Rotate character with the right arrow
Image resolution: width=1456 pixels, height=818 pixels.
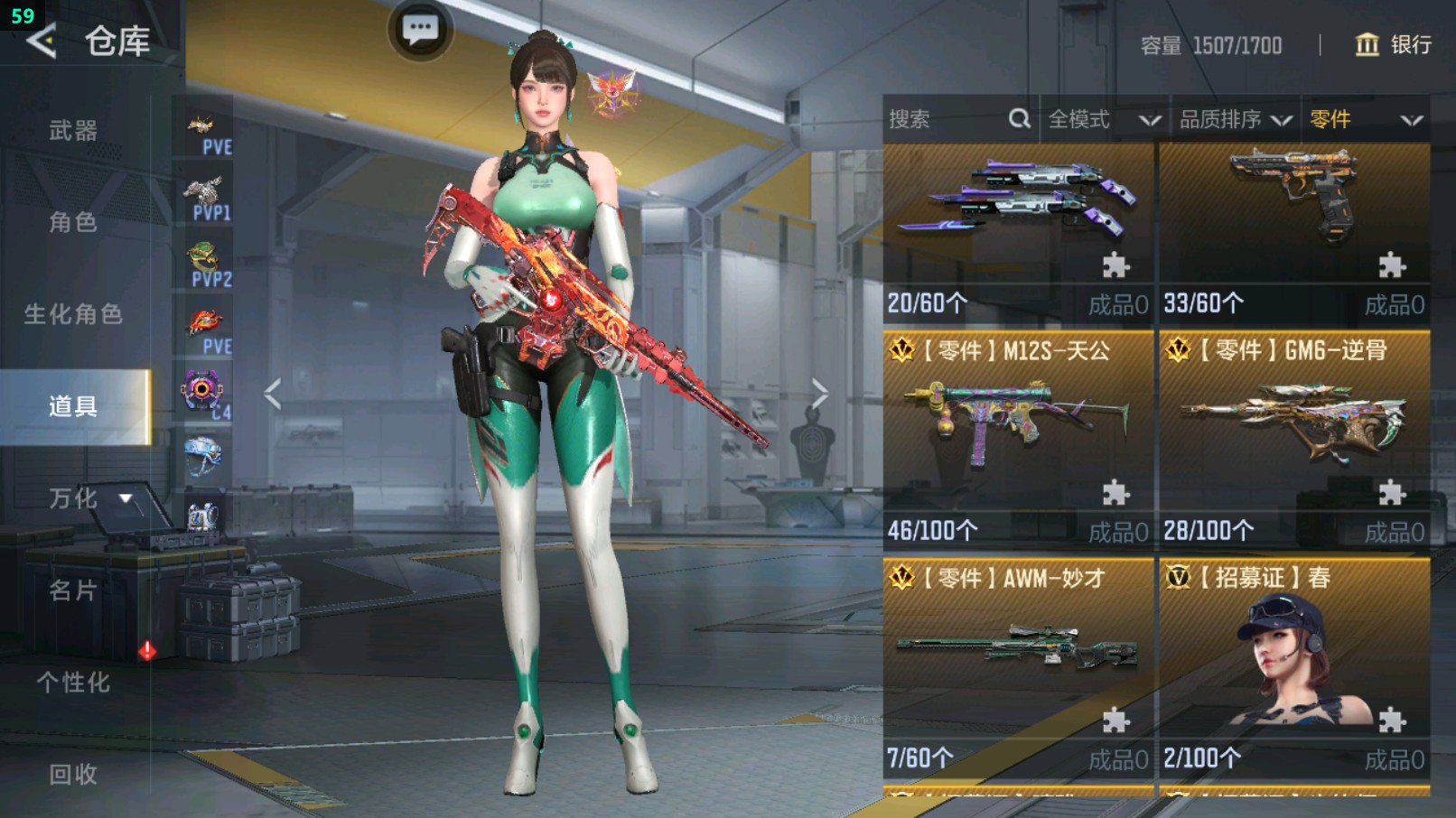(x=819, y=394)
